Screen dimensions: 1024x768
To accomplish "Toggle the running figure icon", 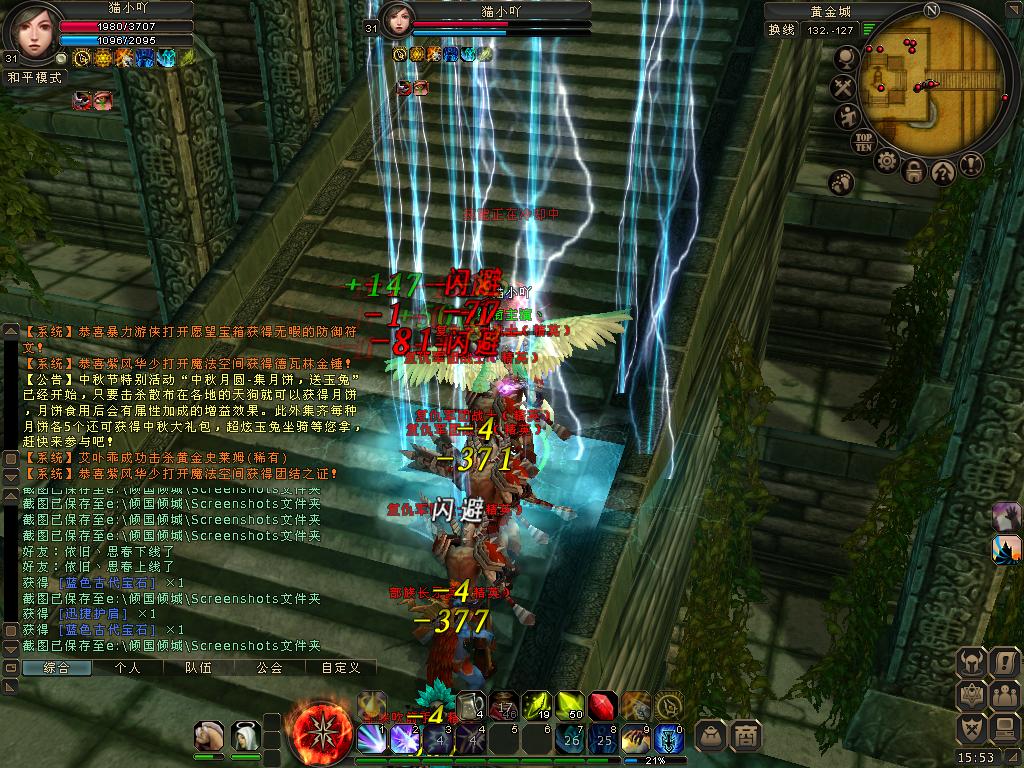I will (847, 118).
